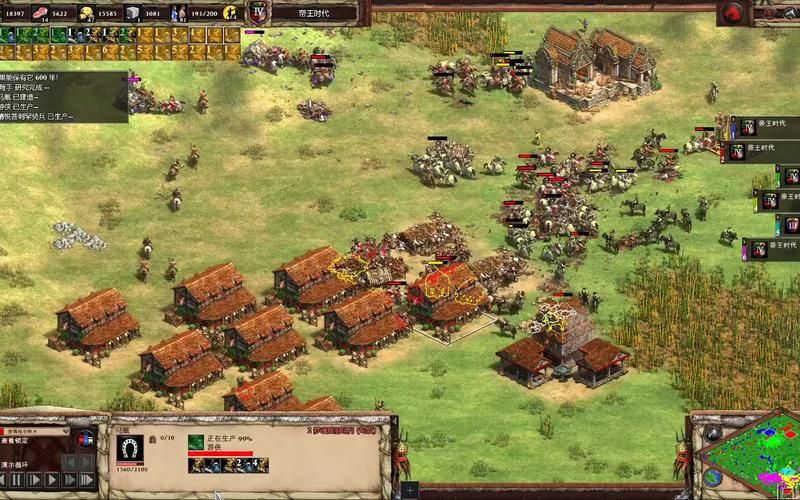Click the stone resource icon
Screen dimensions: 800x500
[x=133, y=13]
